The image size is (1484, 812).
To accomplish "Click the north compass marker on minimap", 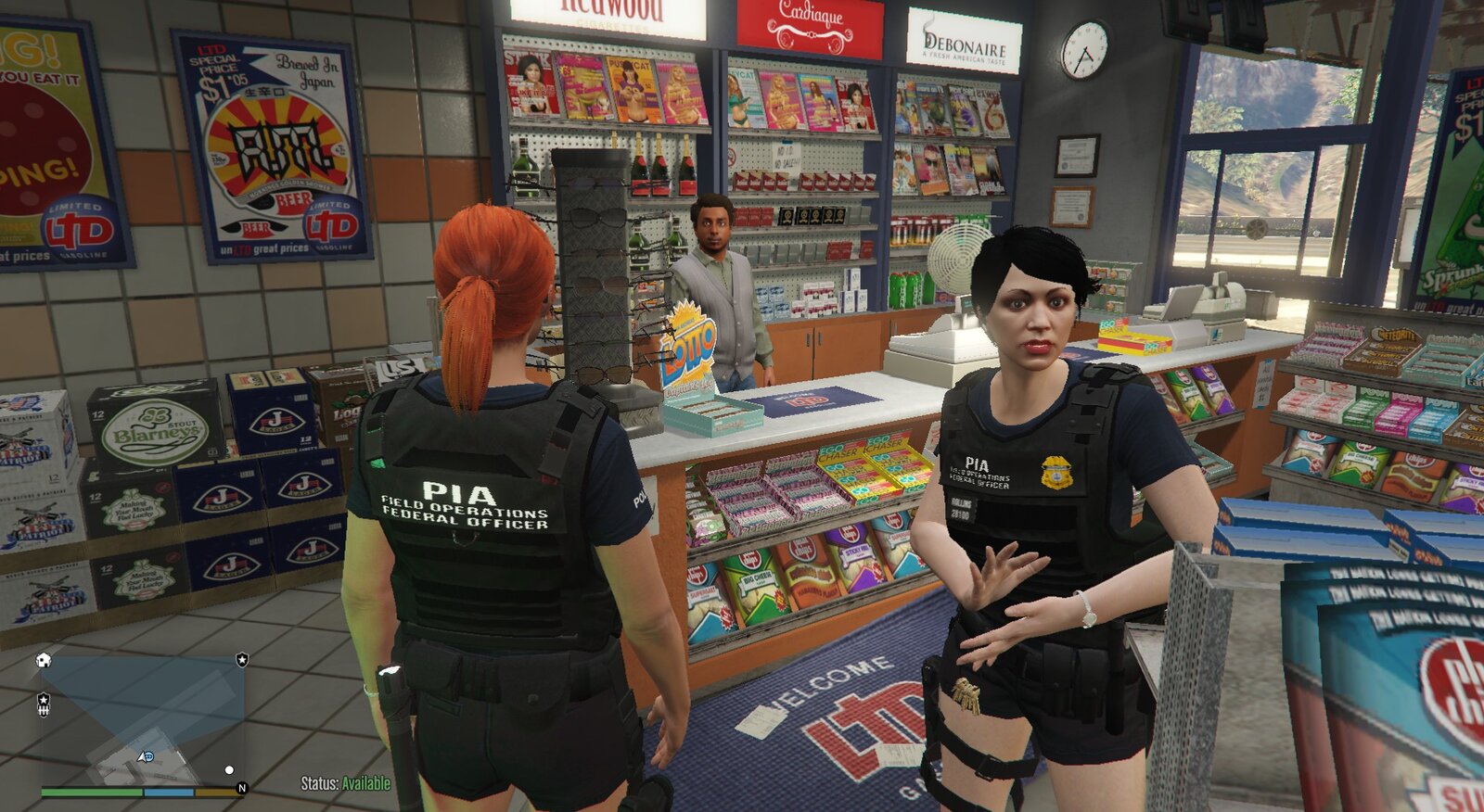I will click(x=242, y=788).
